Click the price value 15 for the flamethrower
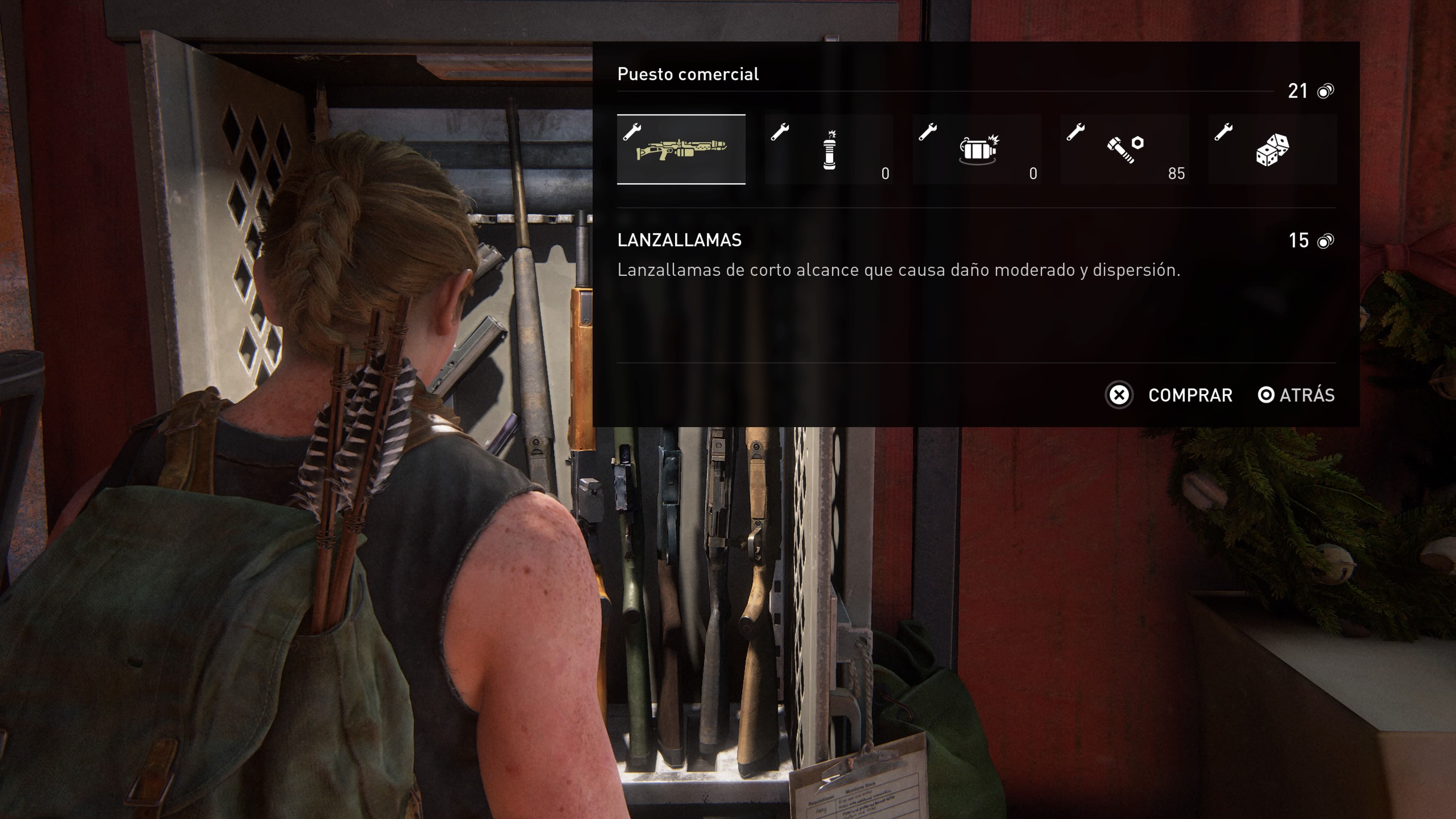 tap(1299, 242)
